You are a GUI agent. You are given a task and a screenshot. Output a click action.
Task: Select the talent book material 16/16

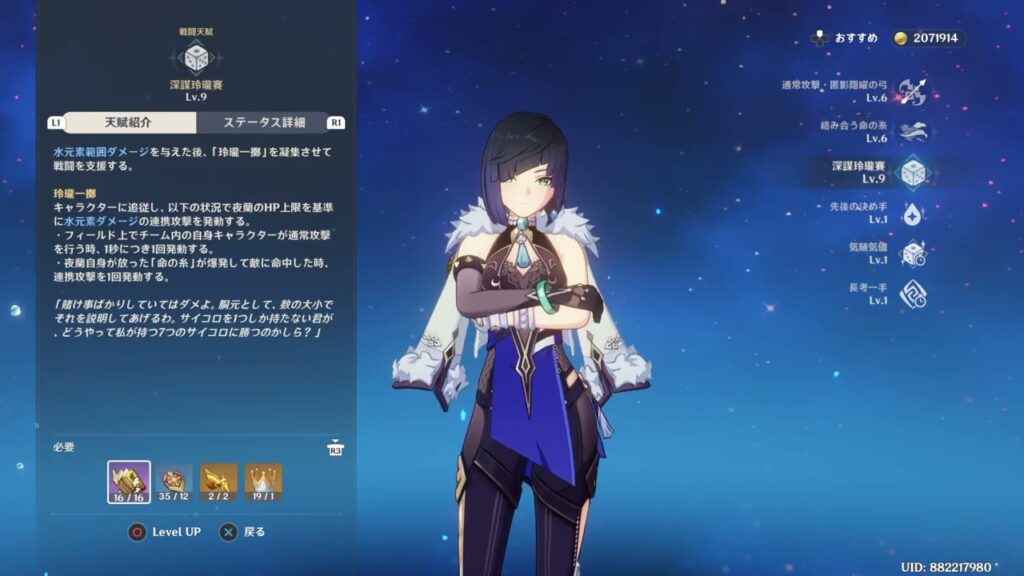coord(129,482)
